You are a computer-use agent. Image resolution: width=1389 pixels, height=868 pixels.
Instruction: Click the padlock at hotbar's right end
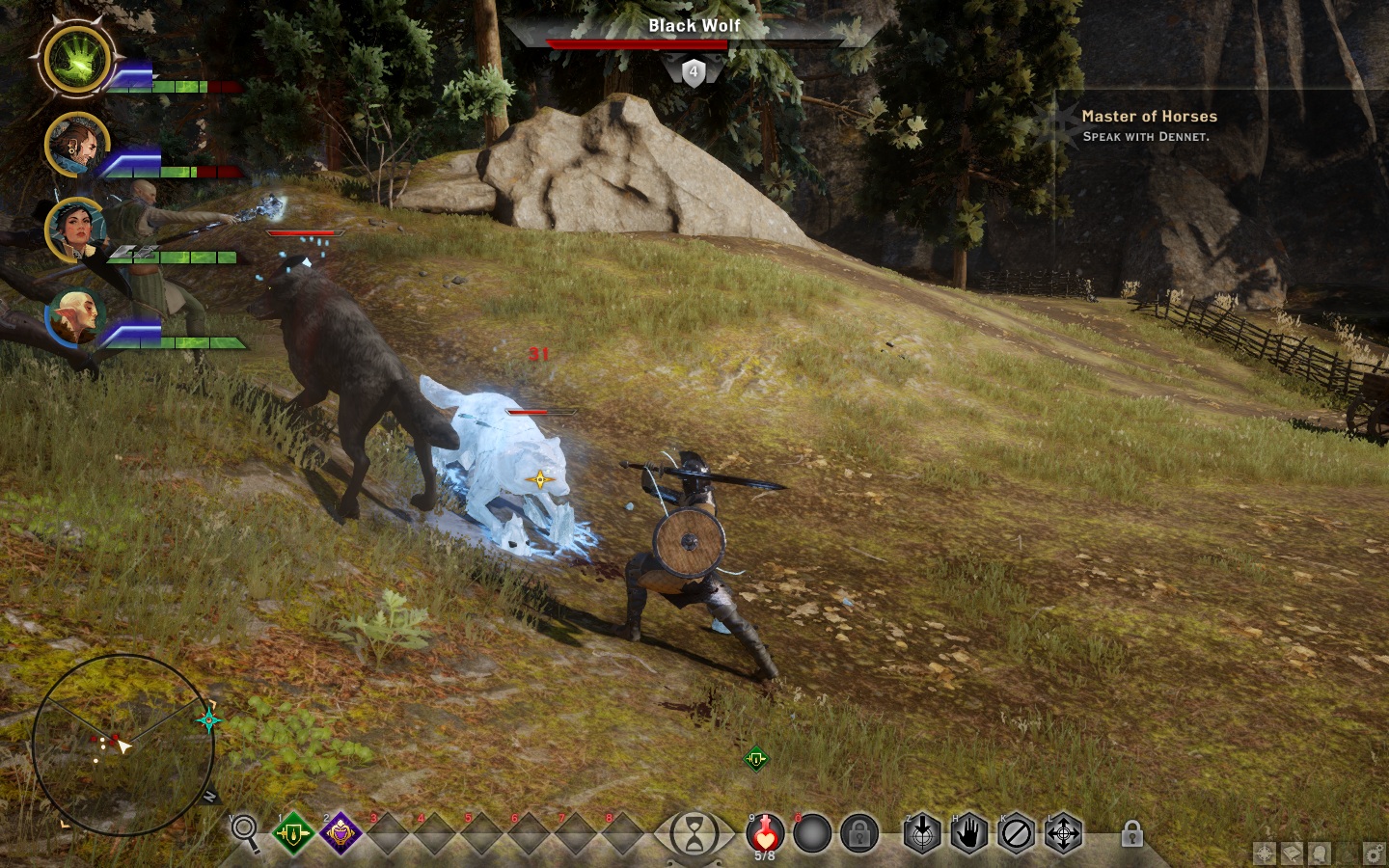[x=1132, y=833]
